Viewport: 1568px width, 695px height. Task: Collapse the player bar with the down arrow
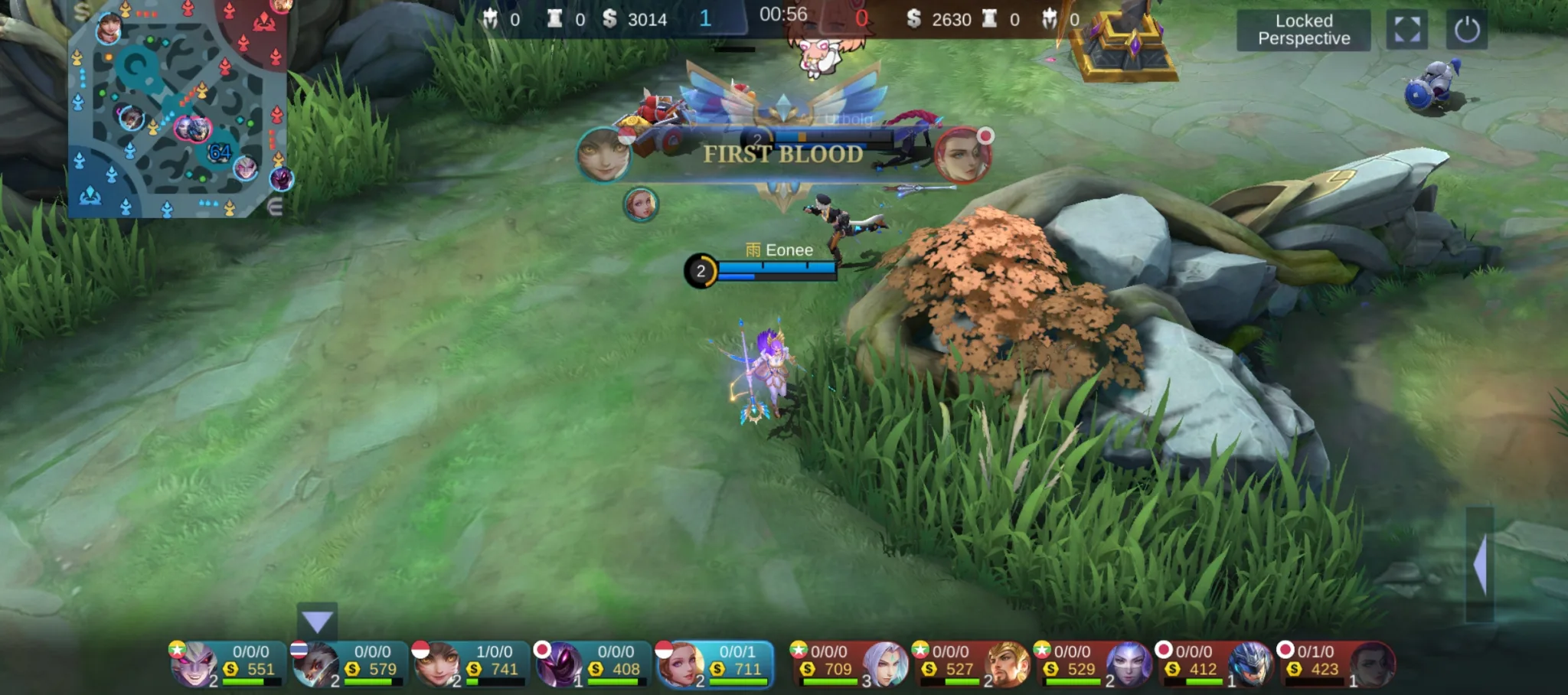[x=317, y=621]
